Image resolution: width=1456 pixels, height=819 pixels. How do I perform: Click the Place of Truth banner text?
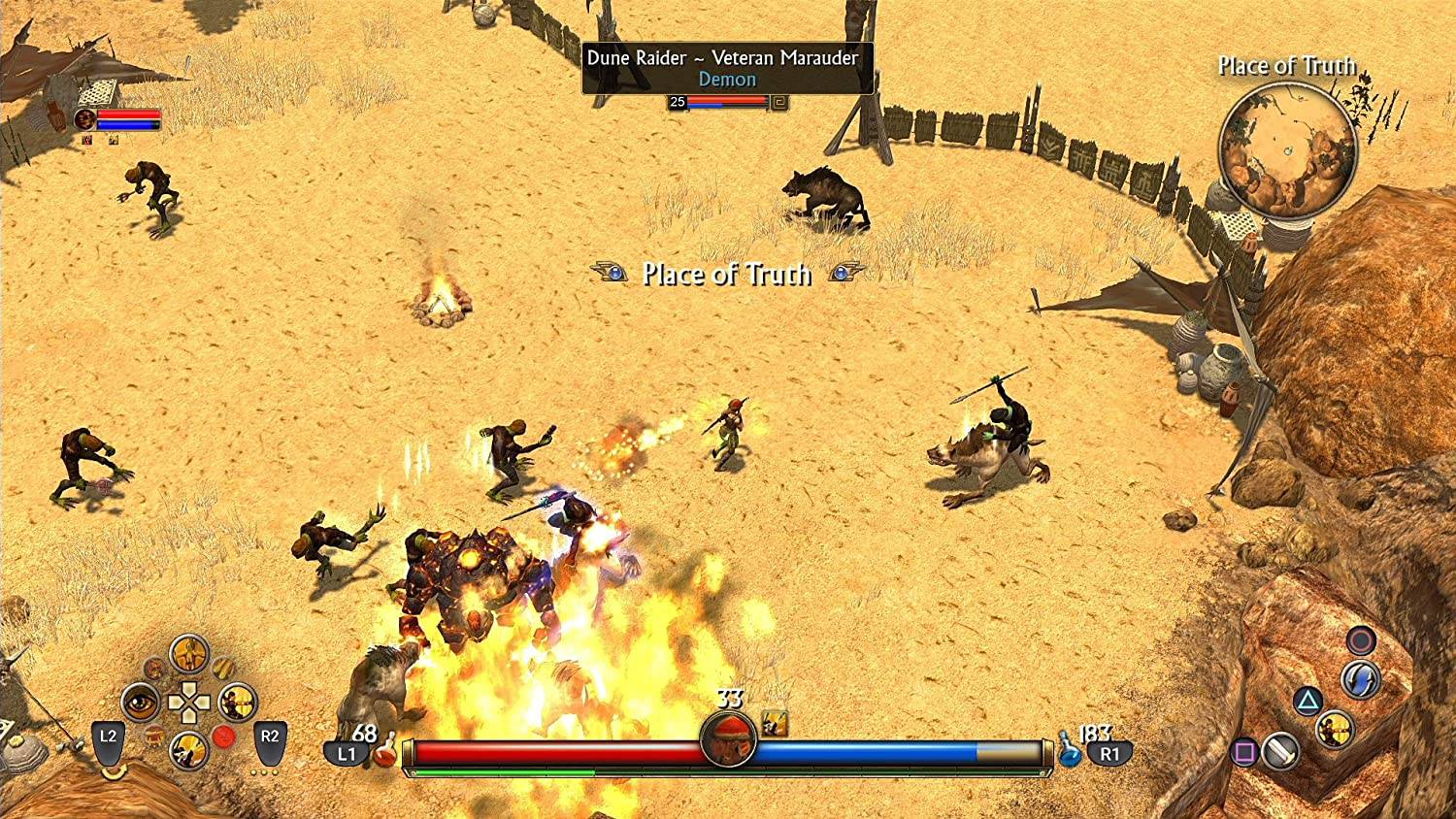[728, 276]
